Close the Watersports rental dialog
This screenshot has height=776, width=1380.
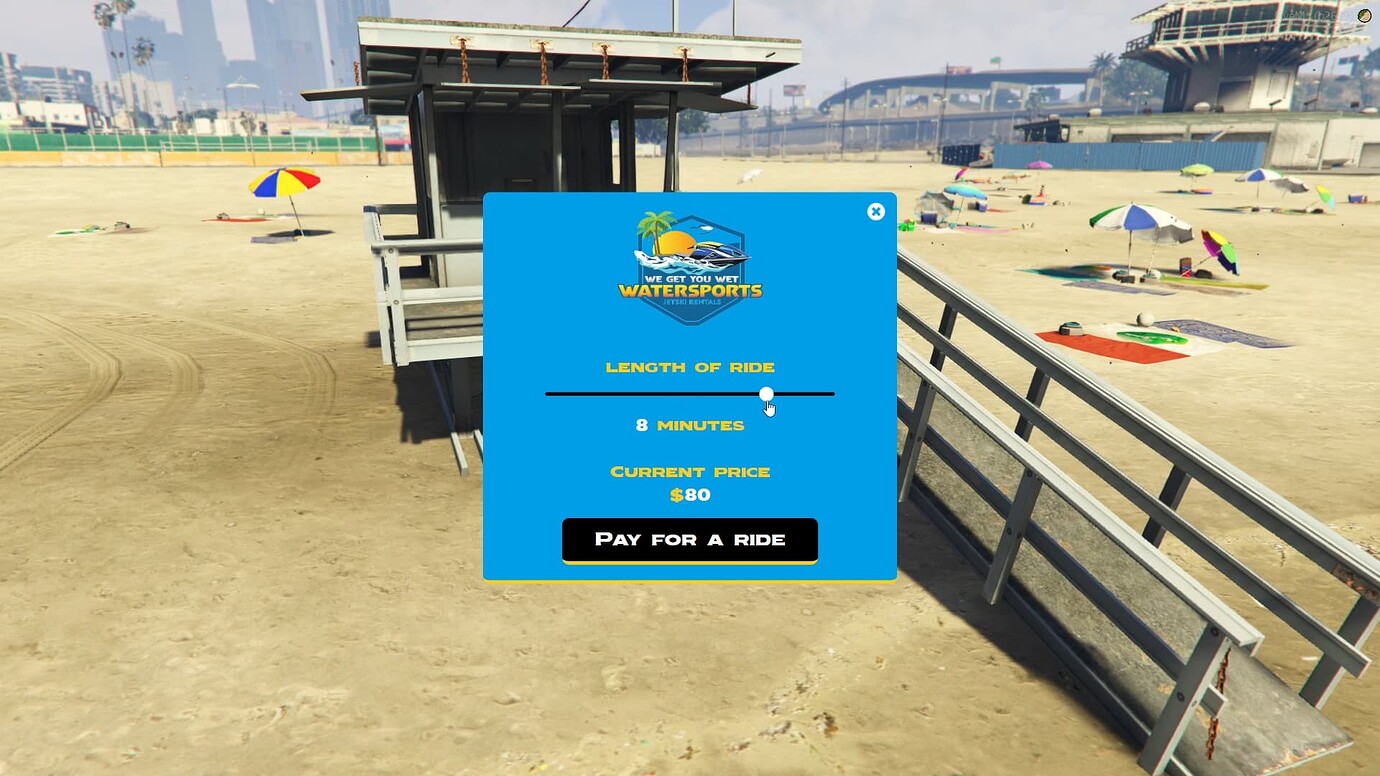[x=876, y=211]
